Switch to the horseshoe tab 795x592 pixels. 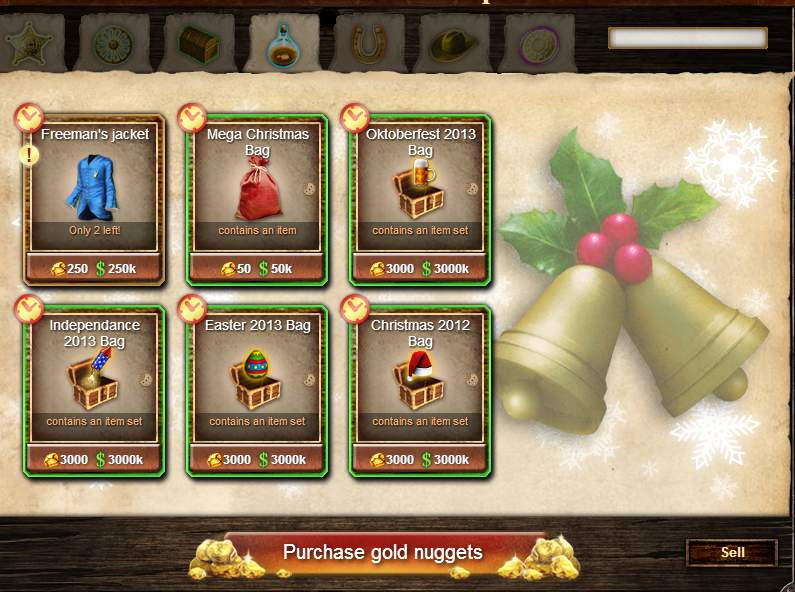point(370,42)
